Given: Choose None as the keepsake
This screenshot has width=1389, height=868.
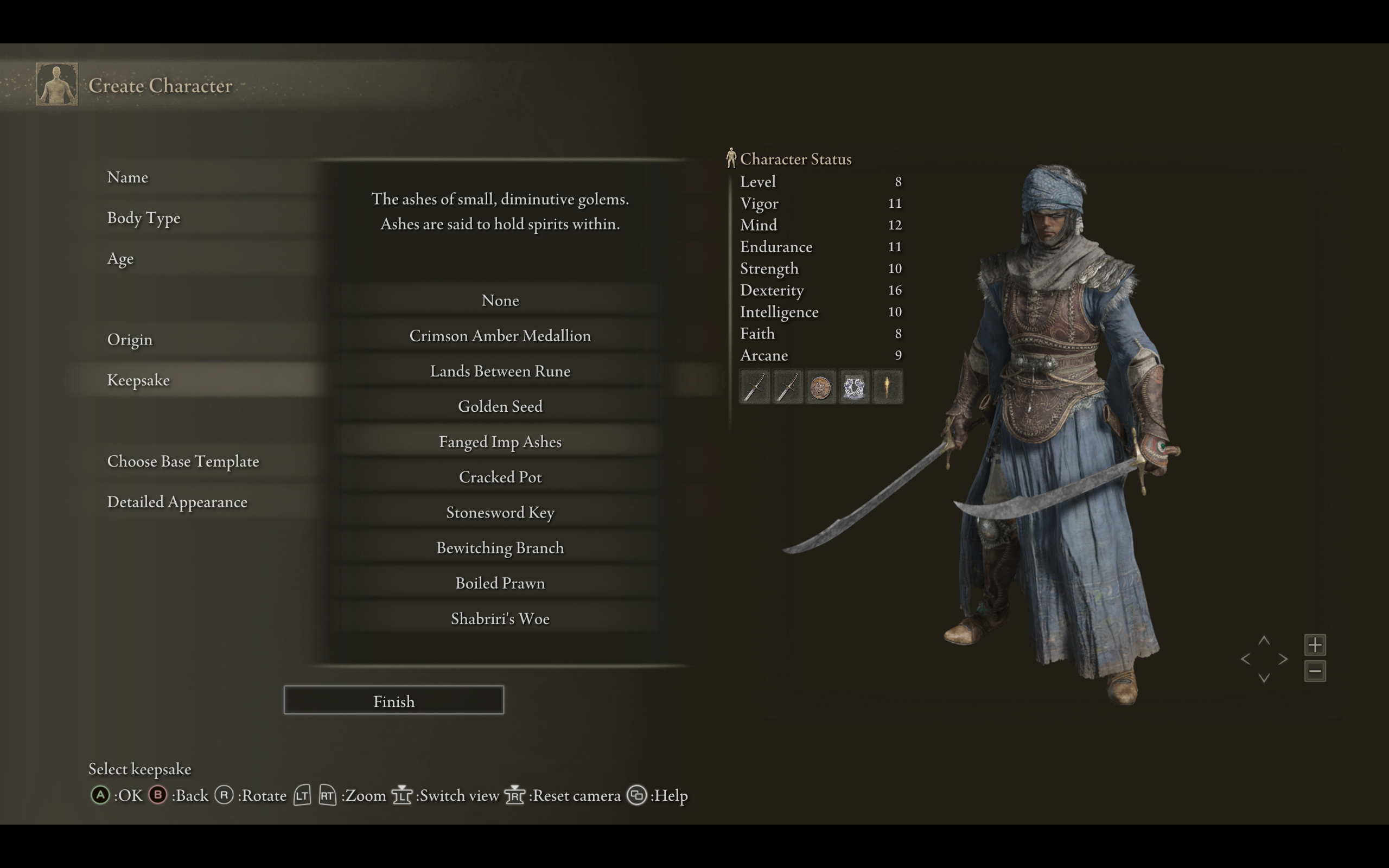Looking at the screenshot, I should pos(500,300).
